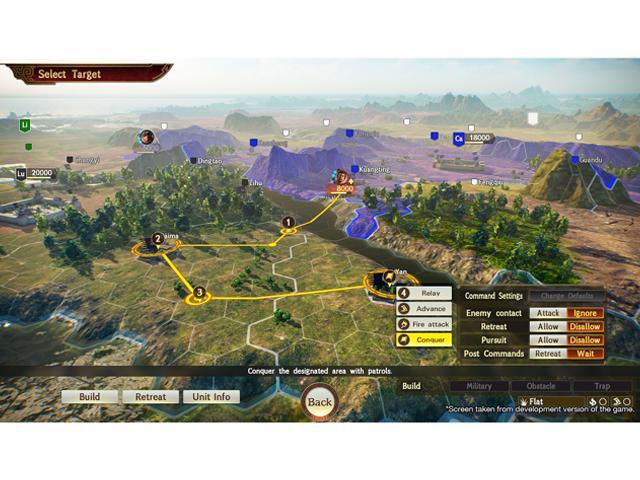Click the Change Defaults button
This screenshot has width=640, height=480.
click(566, 296)
